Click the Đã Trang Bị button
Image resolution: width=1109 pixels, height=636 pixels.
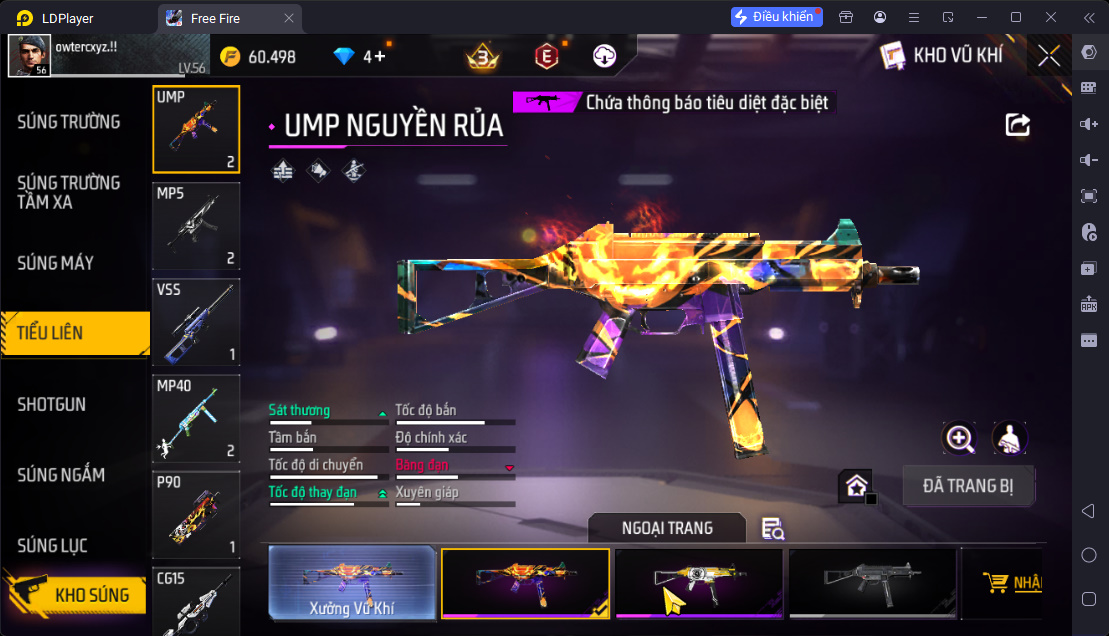coord(968,486)
